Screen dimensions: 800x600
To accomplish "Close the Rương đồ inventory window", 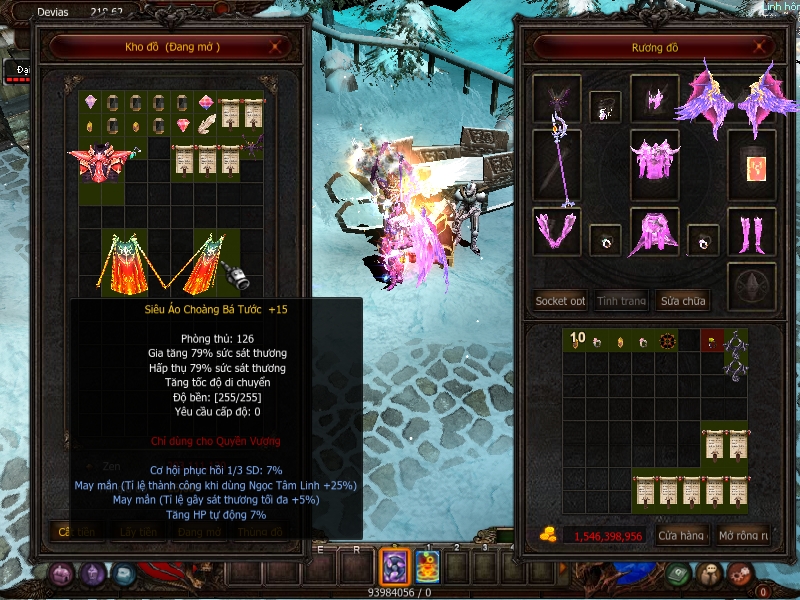I will (x=761, y=47).
